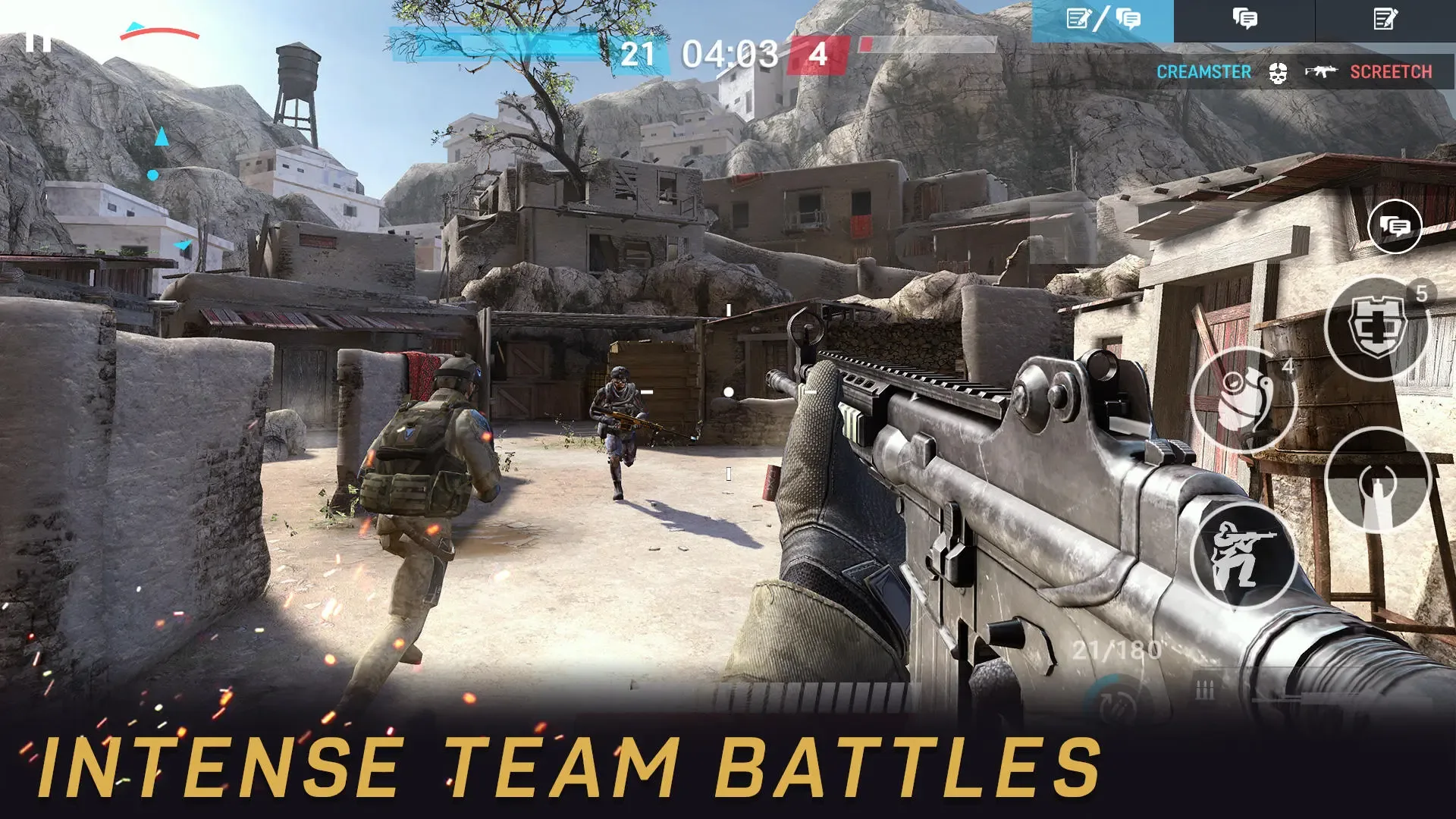Click the player name CREAMSTER in the kill feed
1456x819 pixels.
click(1204, 73)
